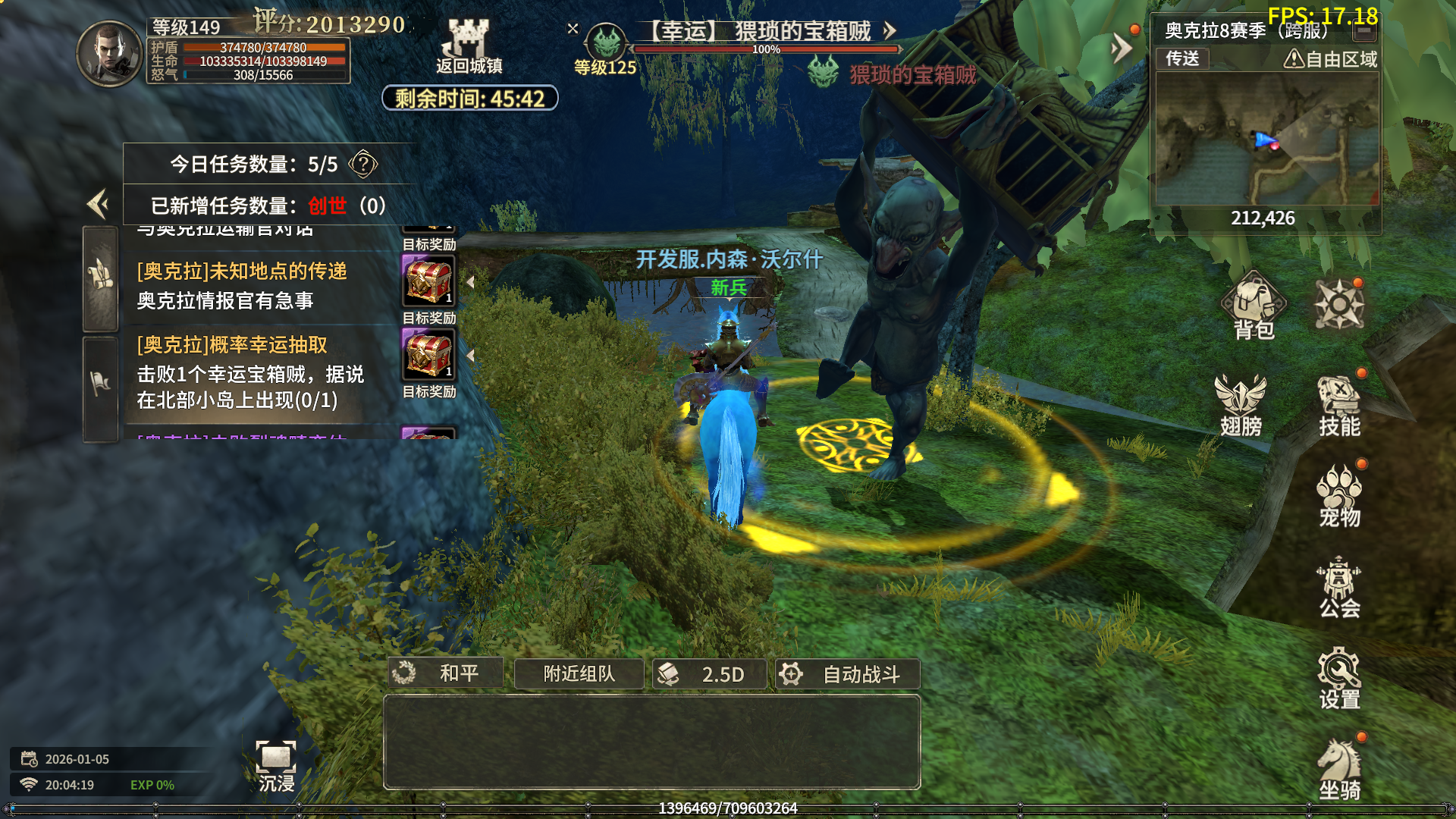Open the 公会 guild menu
This screenshot has height=819, width=1456.
pos(1339,588)
